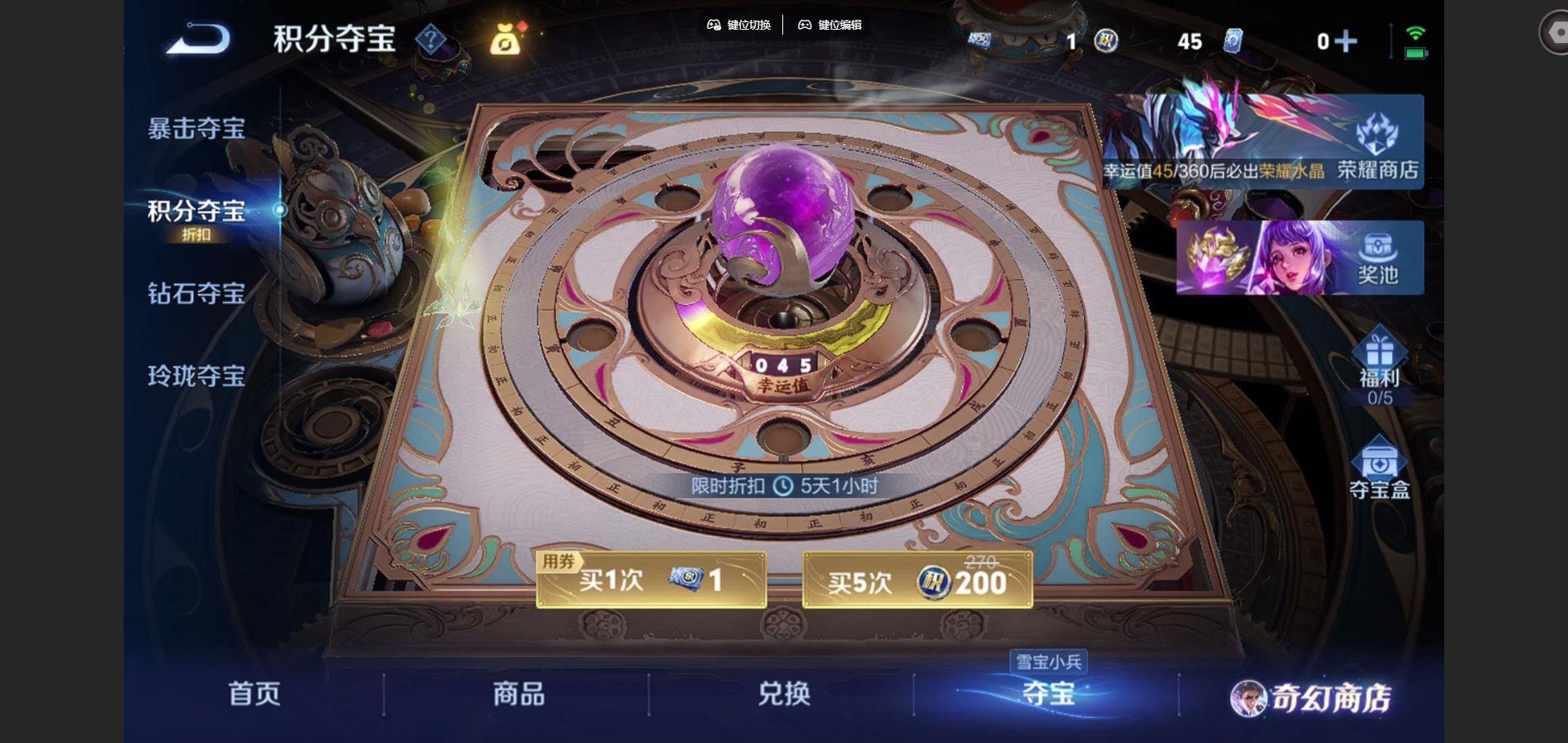Open 键位编辑 key editing mode
Image resolution: width=1568 pixels, height=743 pixels.
829,26
